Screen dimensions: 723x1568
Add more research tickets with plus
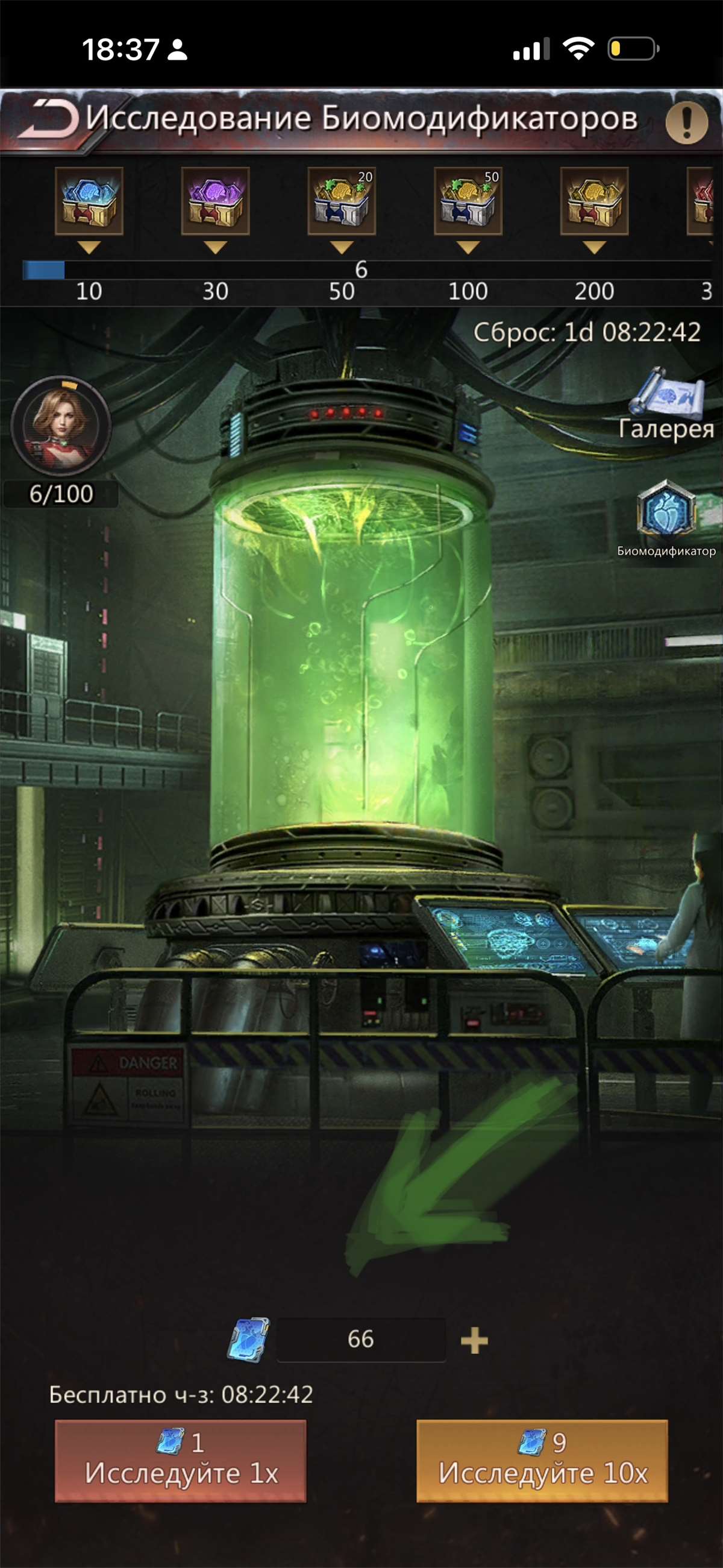tap(474, 1341)
